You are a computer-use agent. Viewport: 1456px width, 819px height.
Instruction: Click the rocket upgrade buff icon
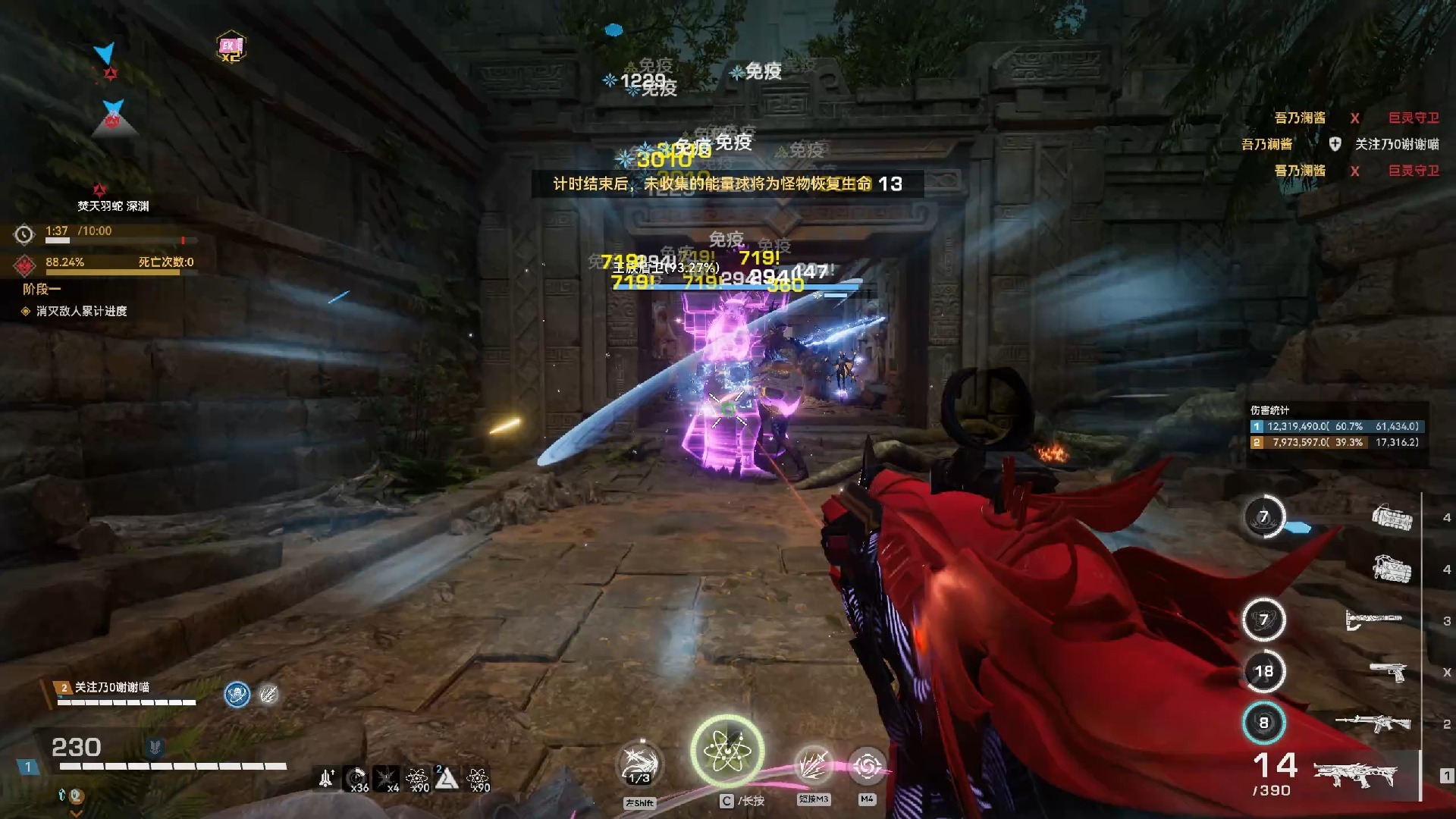pos(327,778)
